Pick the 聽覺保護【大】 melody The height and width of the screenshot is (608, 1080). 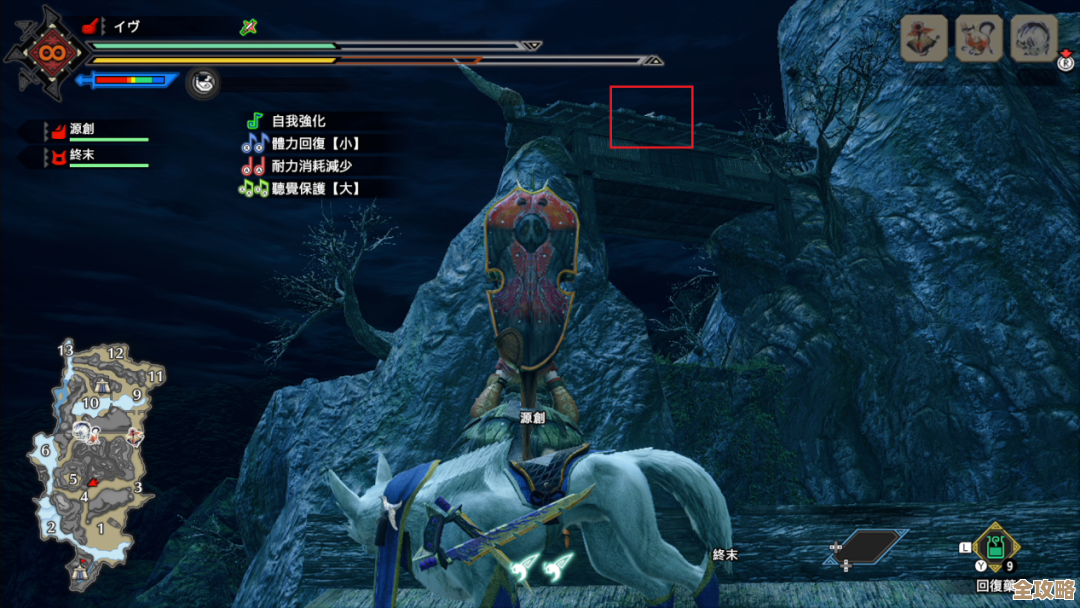314,188
